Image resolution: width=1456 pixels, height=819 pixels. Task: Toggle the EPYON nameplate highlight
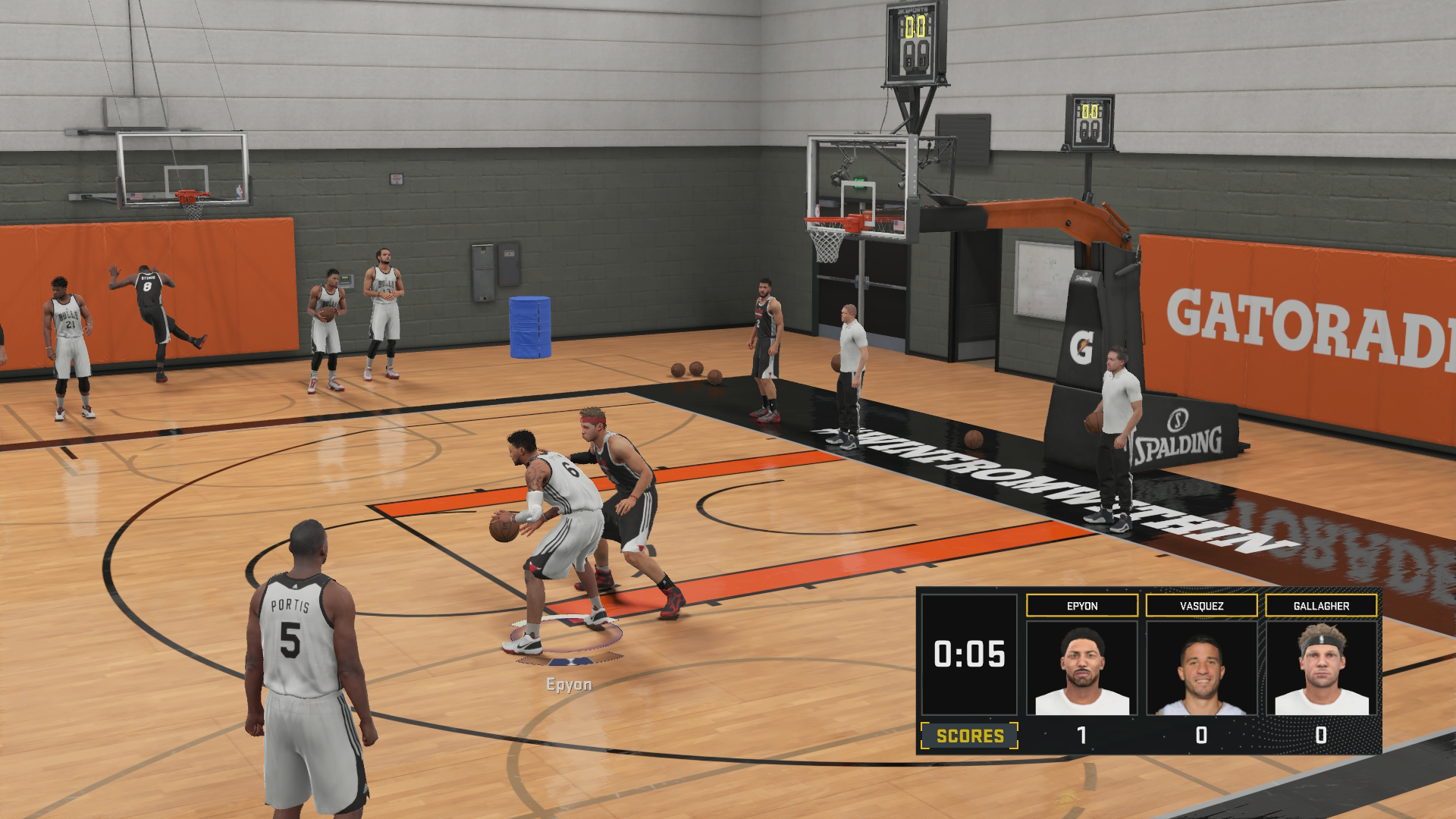pyautogui.click(x=1082, y=605)
